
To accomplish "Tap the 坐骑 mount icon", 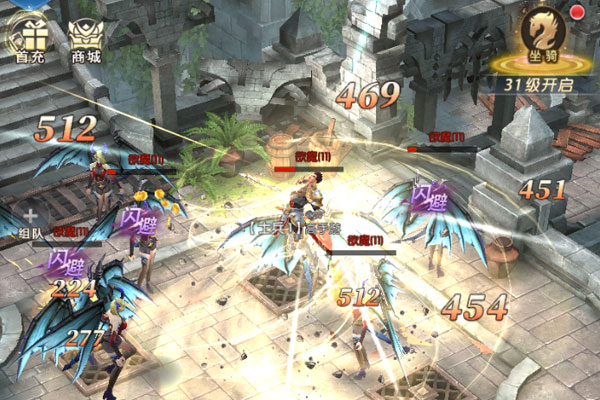I will pos(547,37).
